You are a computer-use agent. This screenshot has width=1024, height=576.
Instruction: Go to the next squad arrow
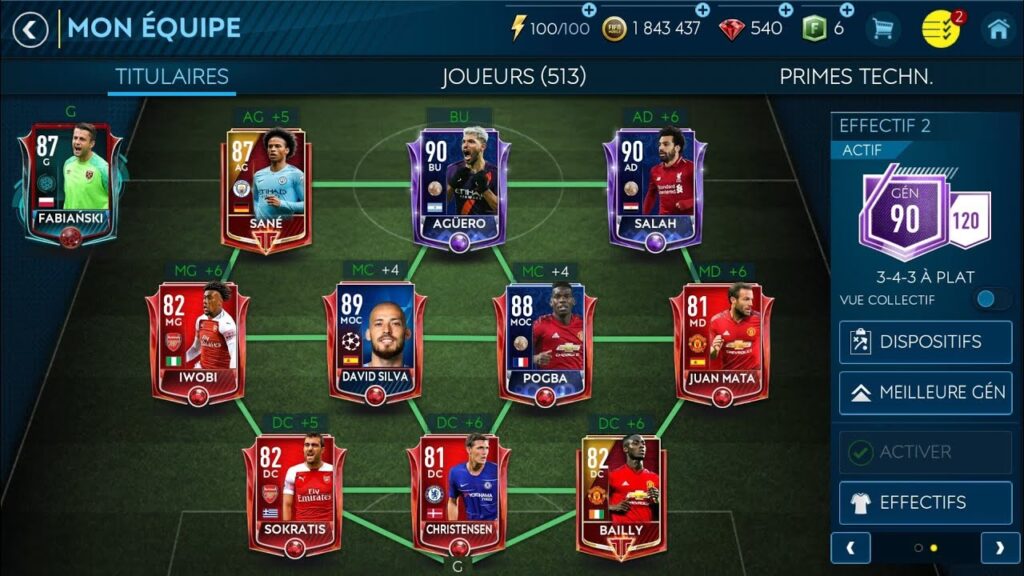999,547
